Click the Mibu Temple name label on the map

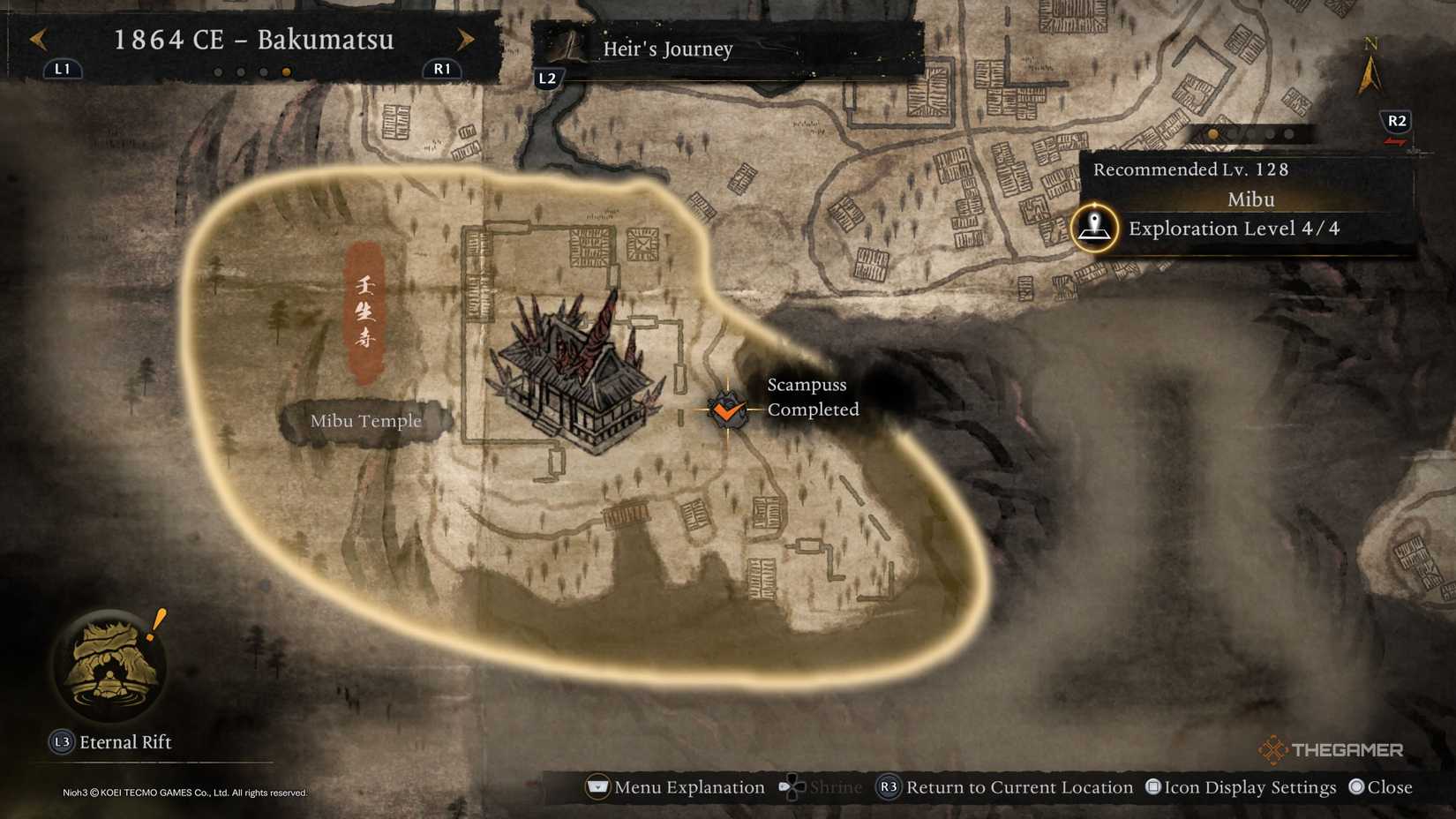pyautogui.click(x=367, y=421)
